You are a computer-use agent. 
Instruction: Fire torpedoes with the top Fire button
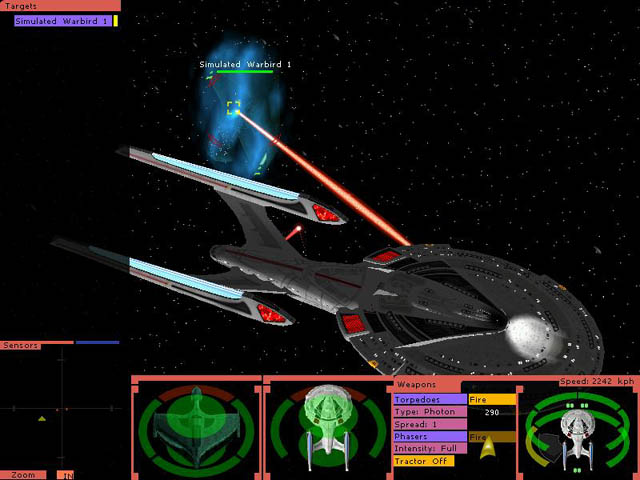pos(492,399)
